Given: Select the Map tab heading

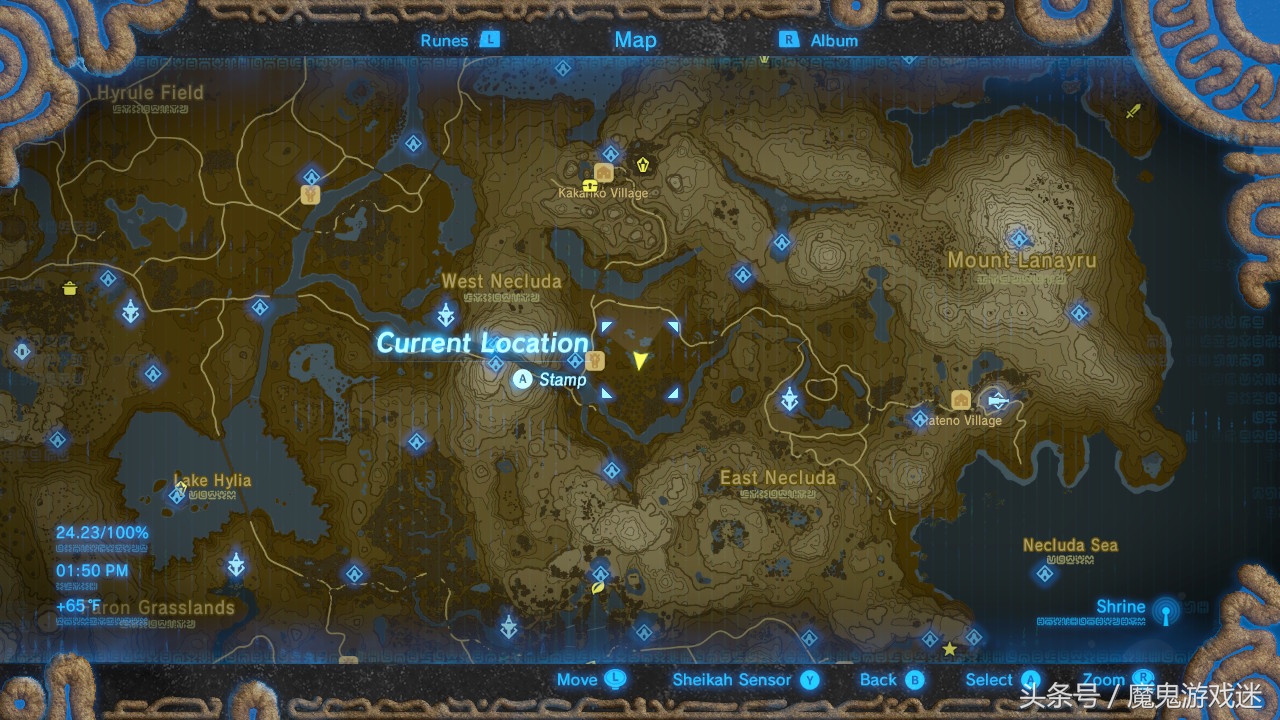Looking at the screenshot, I should 635,40.
